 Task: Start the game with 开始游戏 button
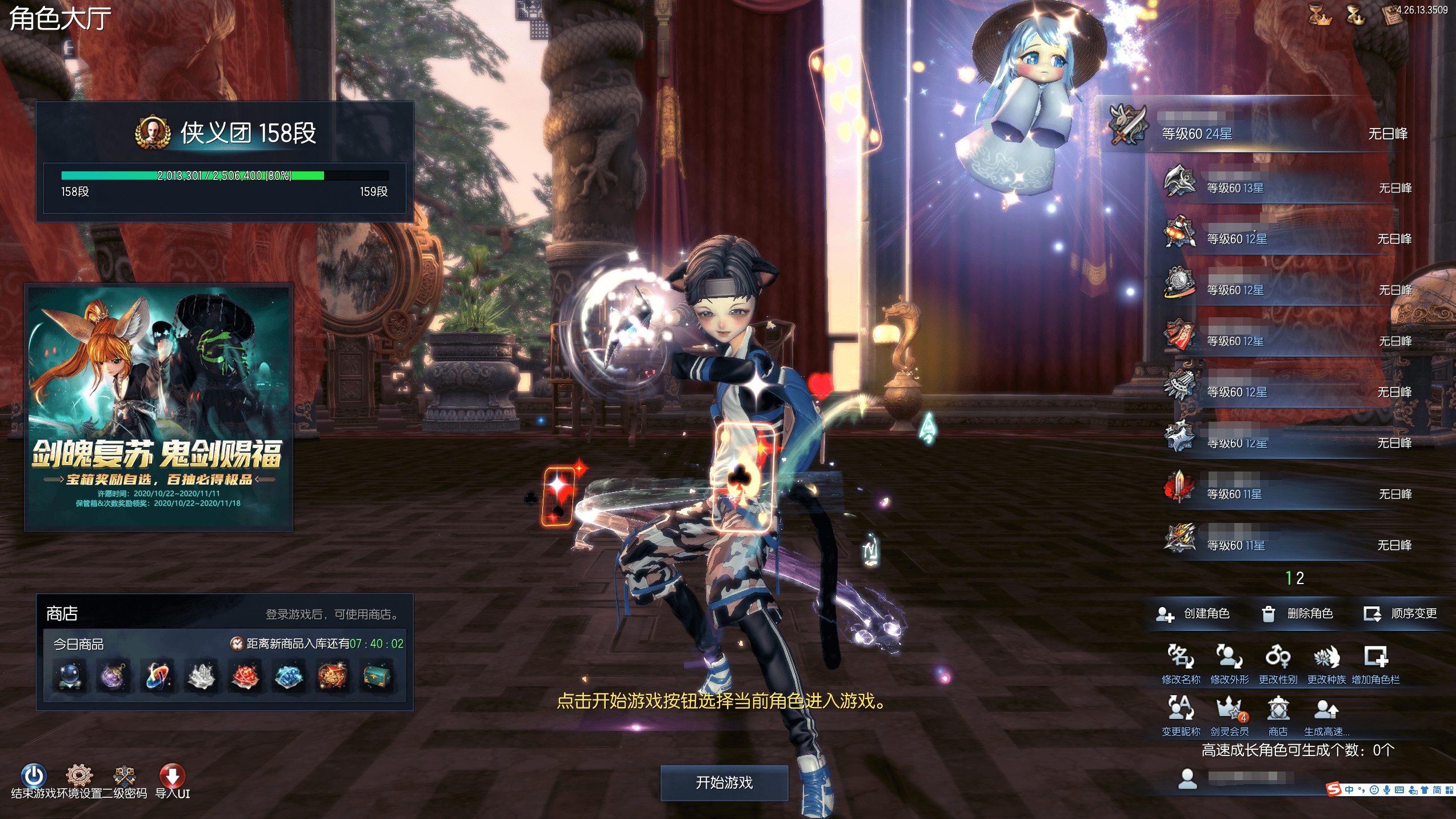pyautogui.click(x=724, y=782)
